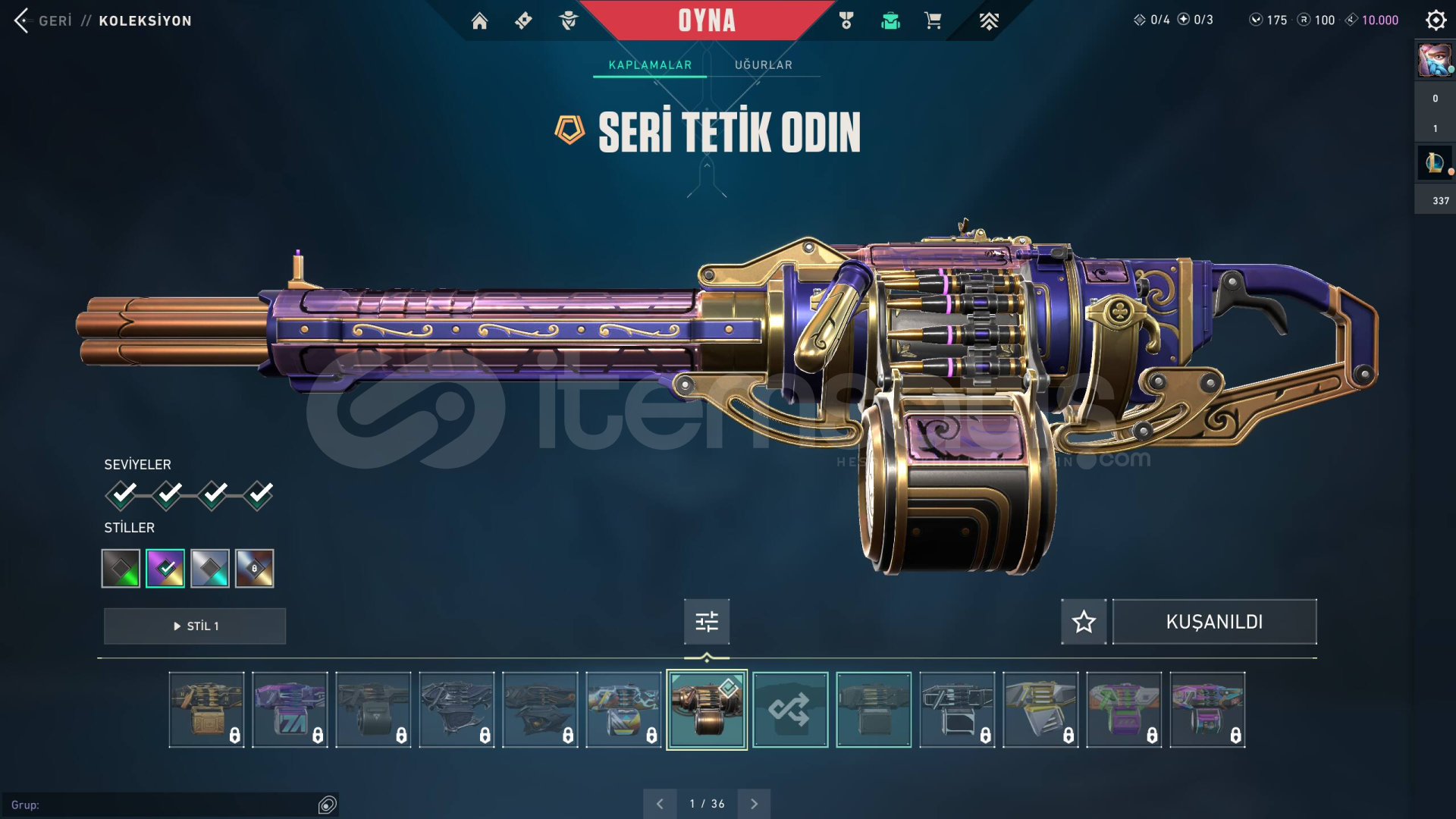Viewport: 1456px width, 819px height.
Task: Open the store shopping cart
Action: [933, 20]
